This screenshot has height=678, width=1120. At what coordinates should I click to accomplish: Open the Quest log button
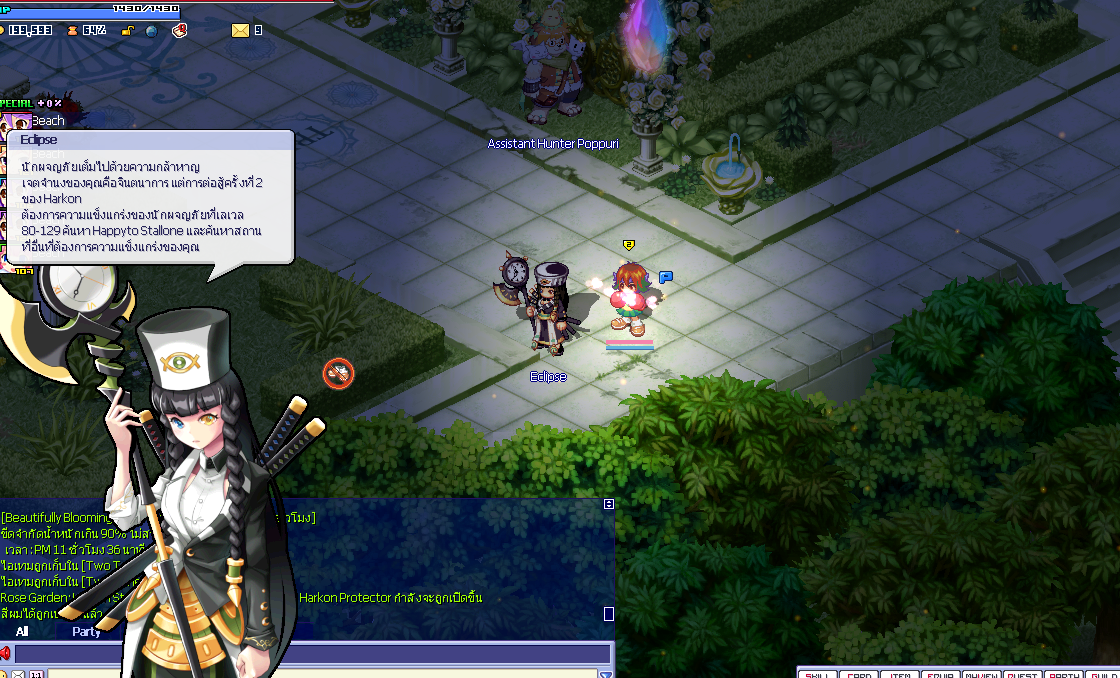pyautogui.click(x=1023, y=673)
